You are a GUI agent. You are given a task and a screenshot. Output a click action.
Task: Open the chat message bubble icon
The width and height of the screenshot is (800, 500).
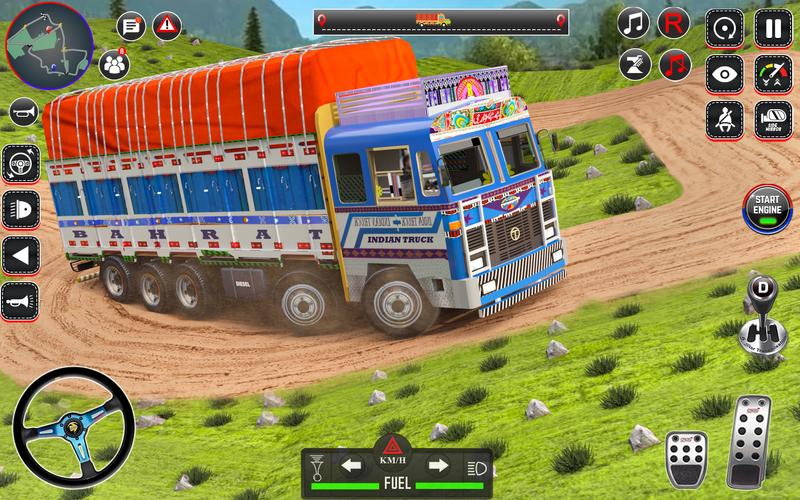click(131, 26)
